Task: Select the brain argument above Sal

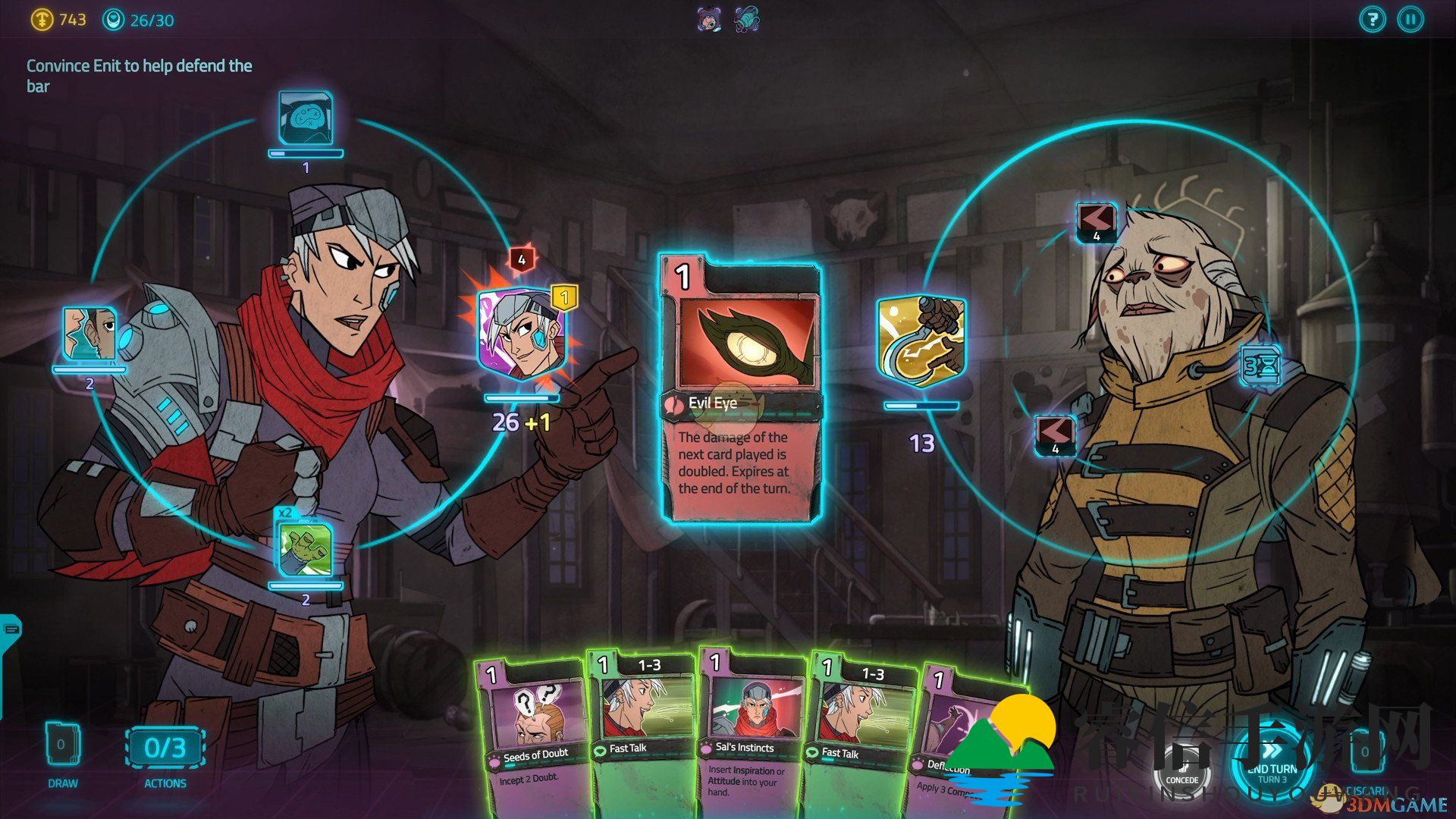Action: coord(305,118)
